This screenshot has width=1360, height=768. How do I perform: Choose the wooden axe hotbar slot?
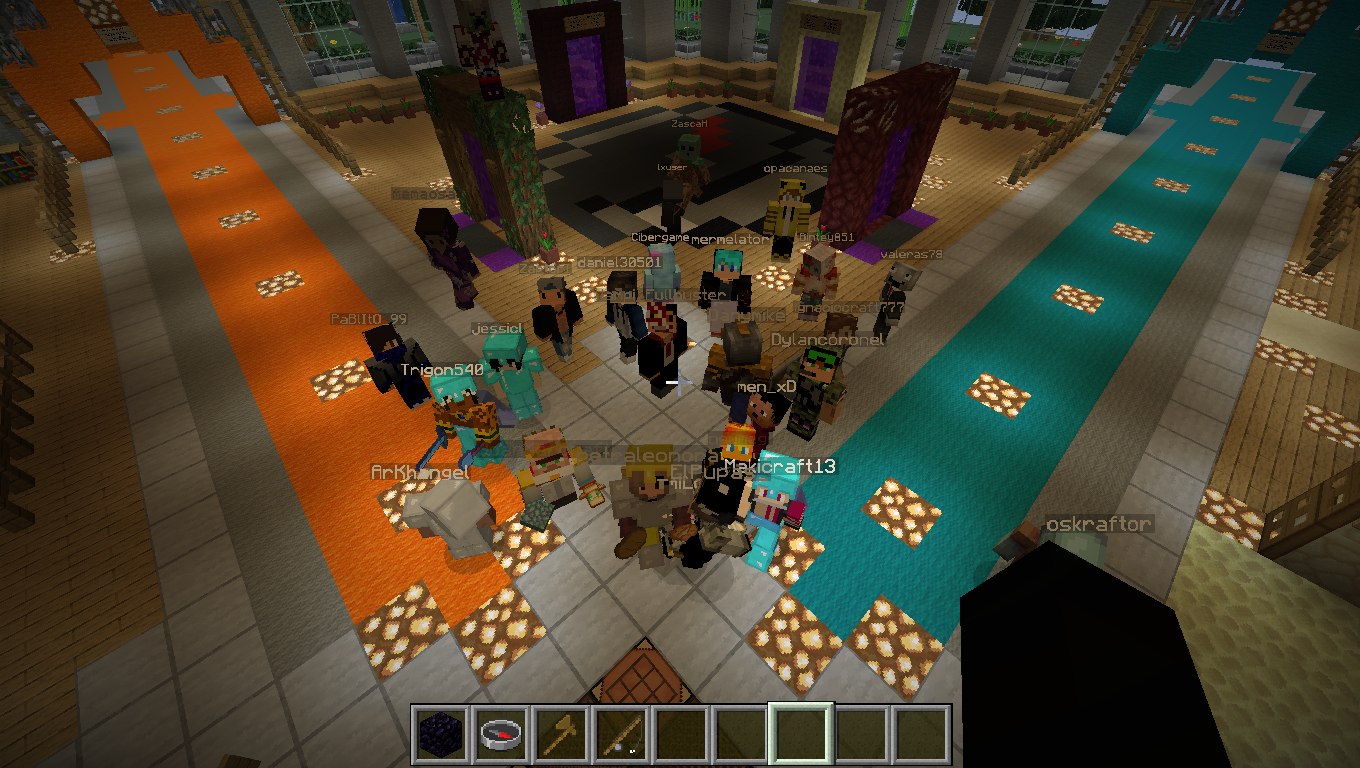tap(560, 735)
